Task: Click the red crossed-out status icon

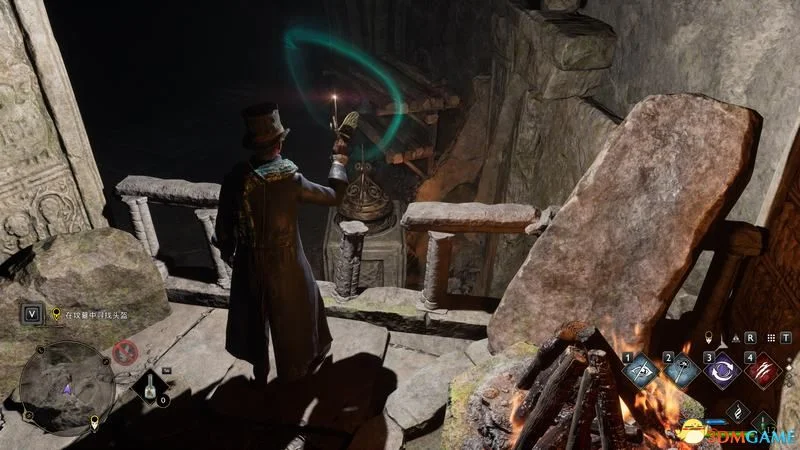Action: click(125, 352)
